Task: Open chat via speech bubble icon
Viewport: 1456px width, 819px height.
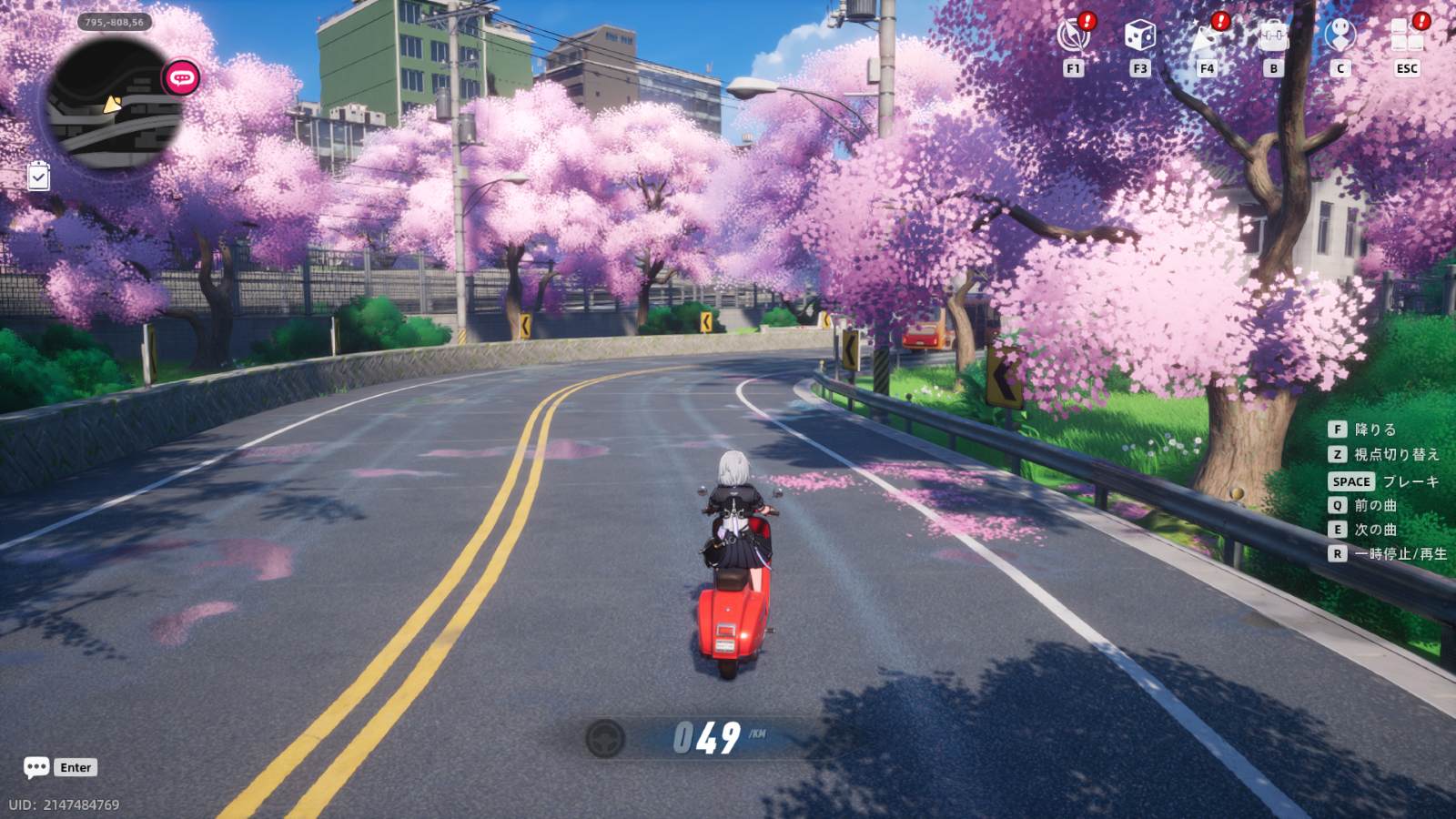Action: [x=36, y=767]
